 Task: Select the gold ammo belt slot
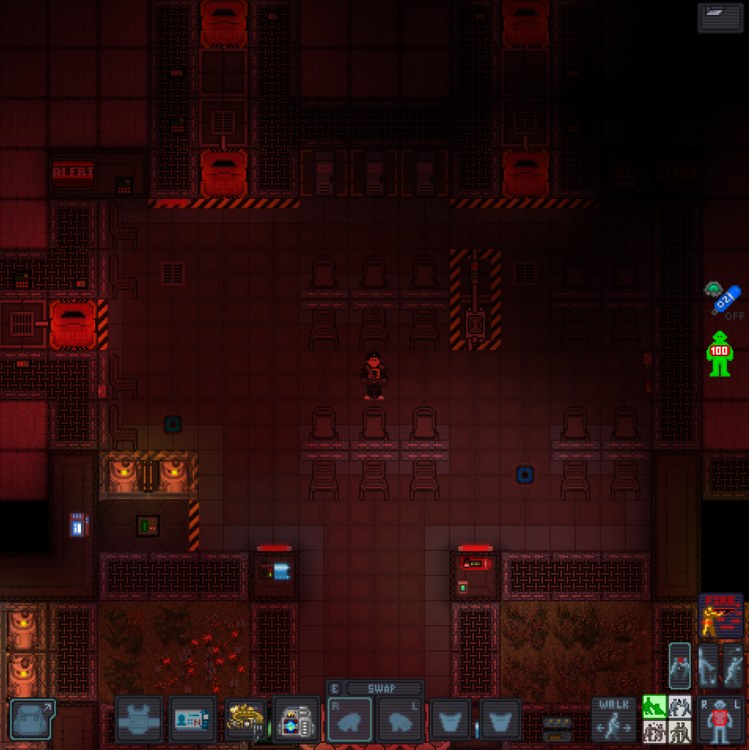244,718
